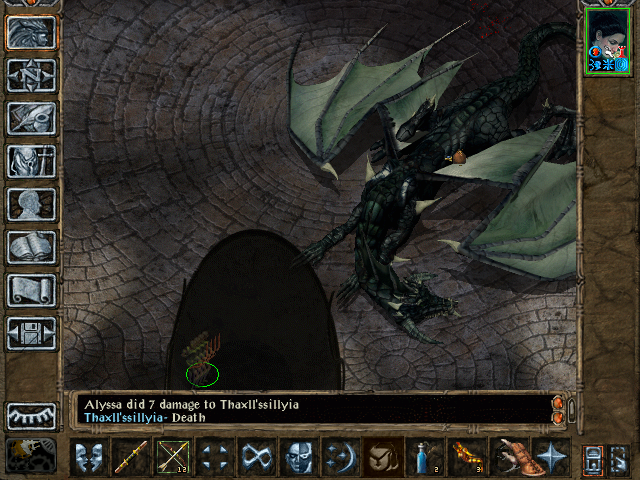Viewport: 640px width, 480px height.
Task: Return to the game view button
Action: (x=31, y=31)
